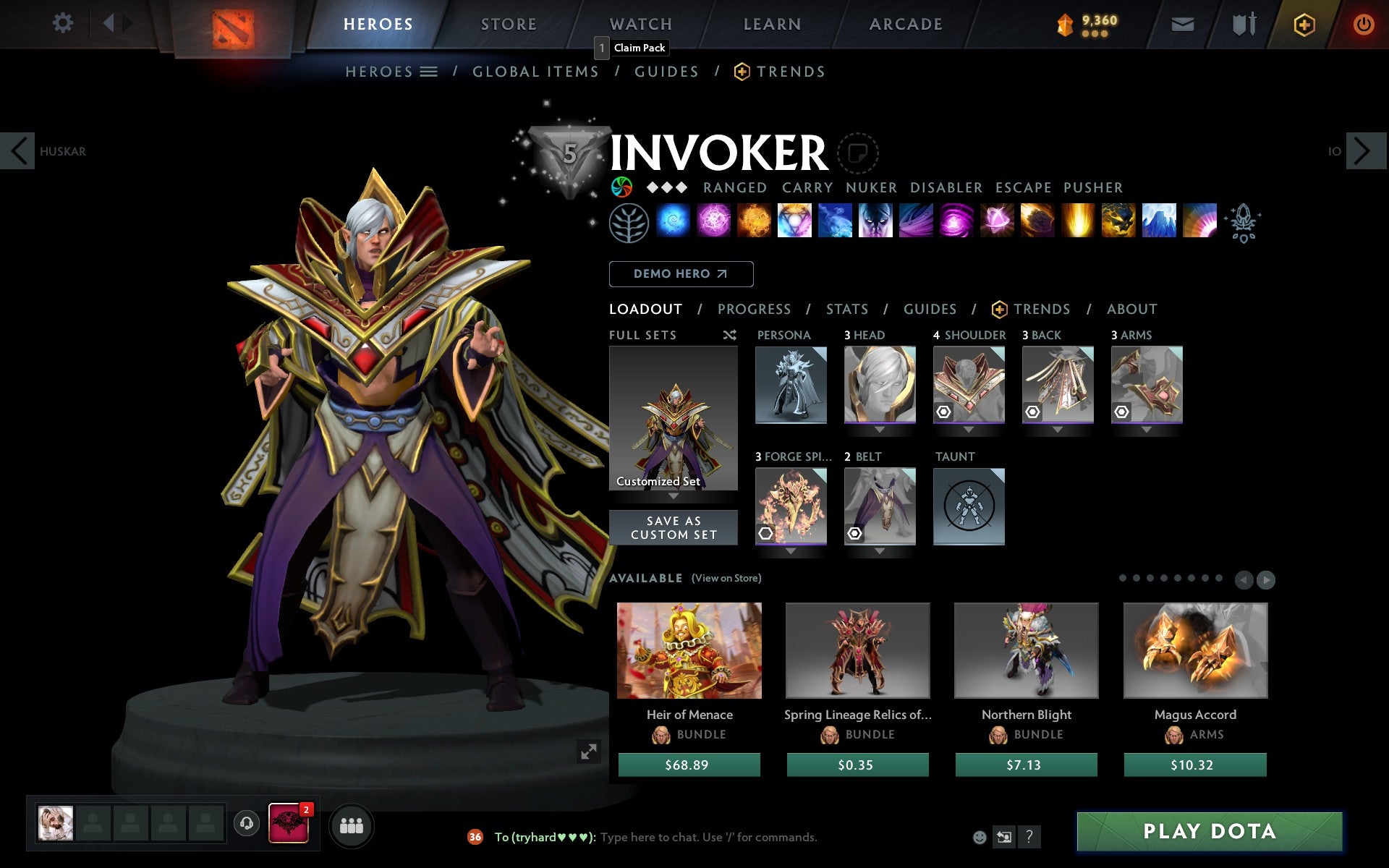
Task: Expand the 2 Belt slot options
Action: click(880, 550)
